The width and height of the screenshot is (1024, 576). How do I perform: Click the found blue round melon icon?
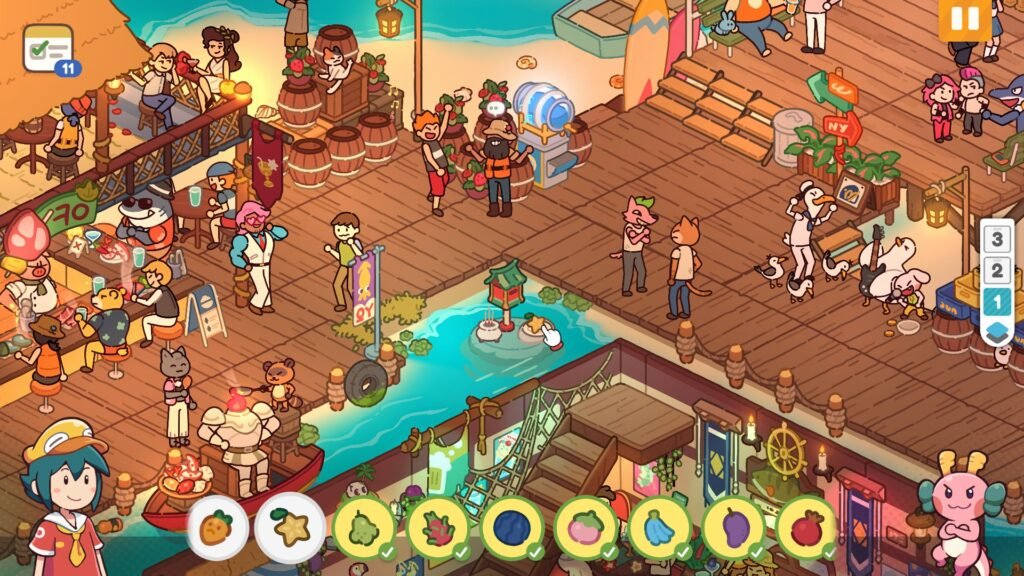coord(512,527)
